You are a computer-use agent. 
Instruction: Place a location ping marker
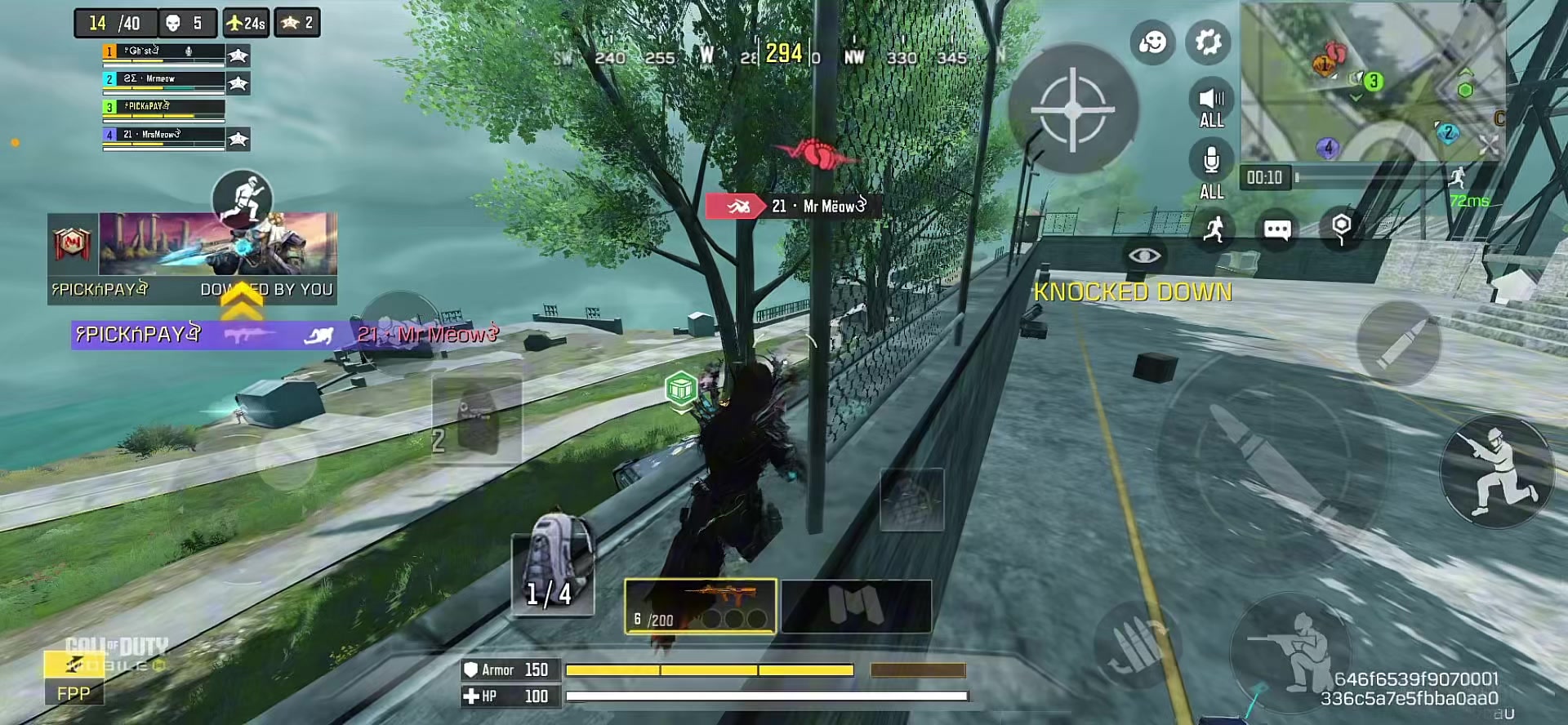[1341, 228]
